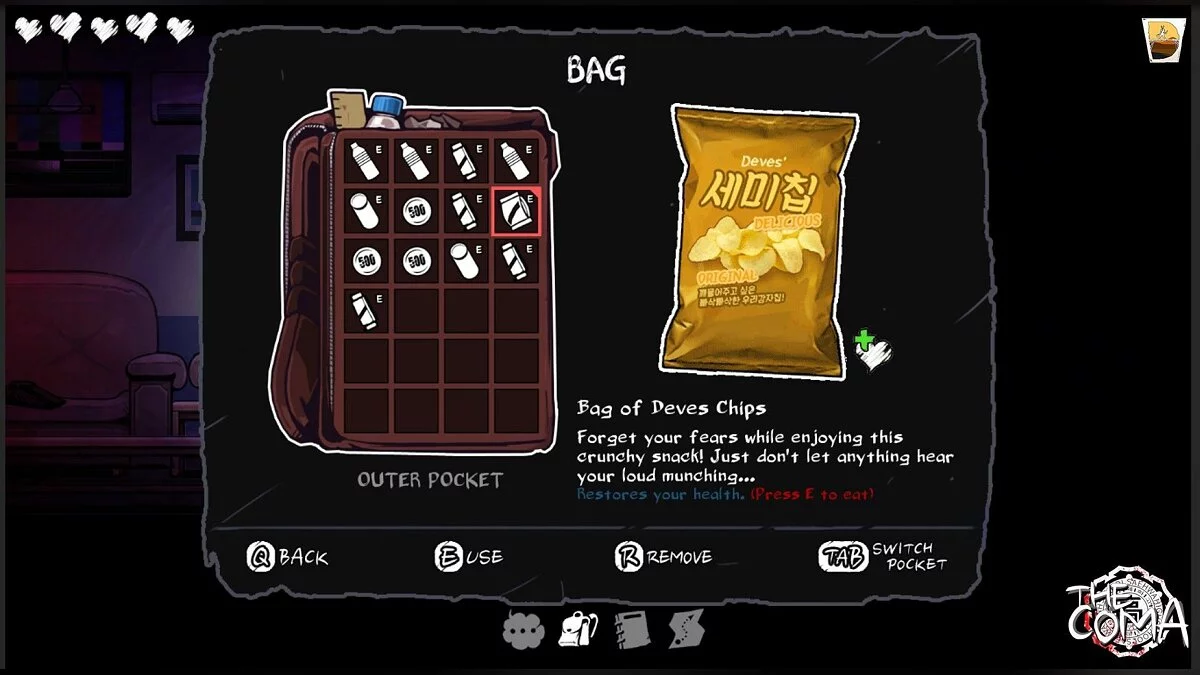This screenshot has height=675, width=1200.
Task: Choose Remove to discard the item
Action: [x=663, y=557]
